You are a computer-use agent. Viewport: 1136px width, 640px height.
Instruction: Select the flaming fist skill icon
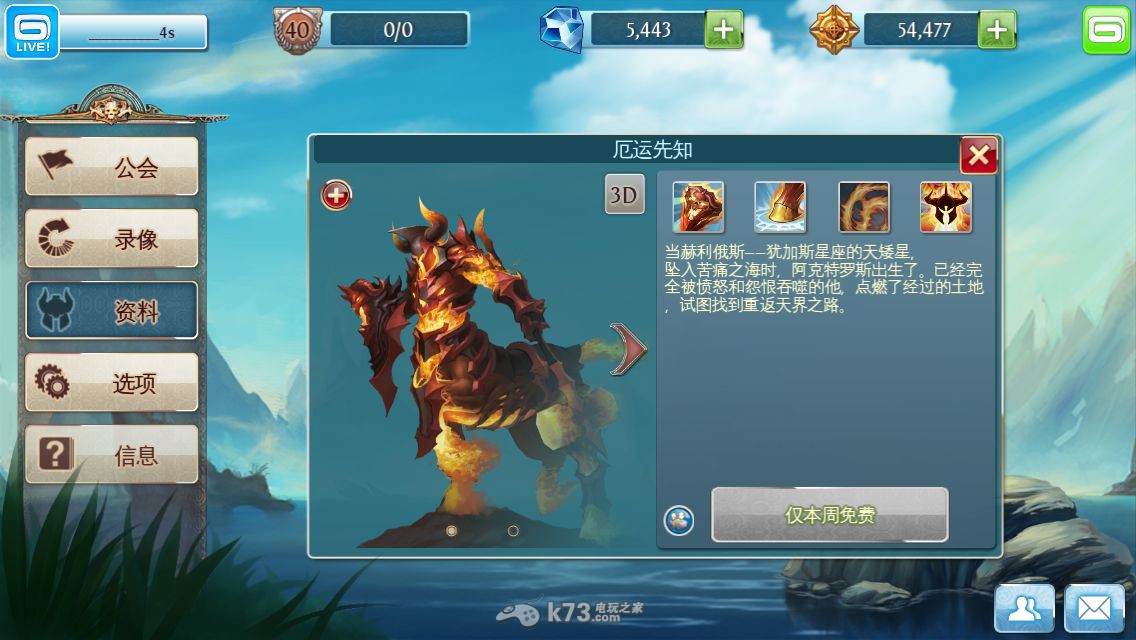pyautogui.click(x=698, y=207)
